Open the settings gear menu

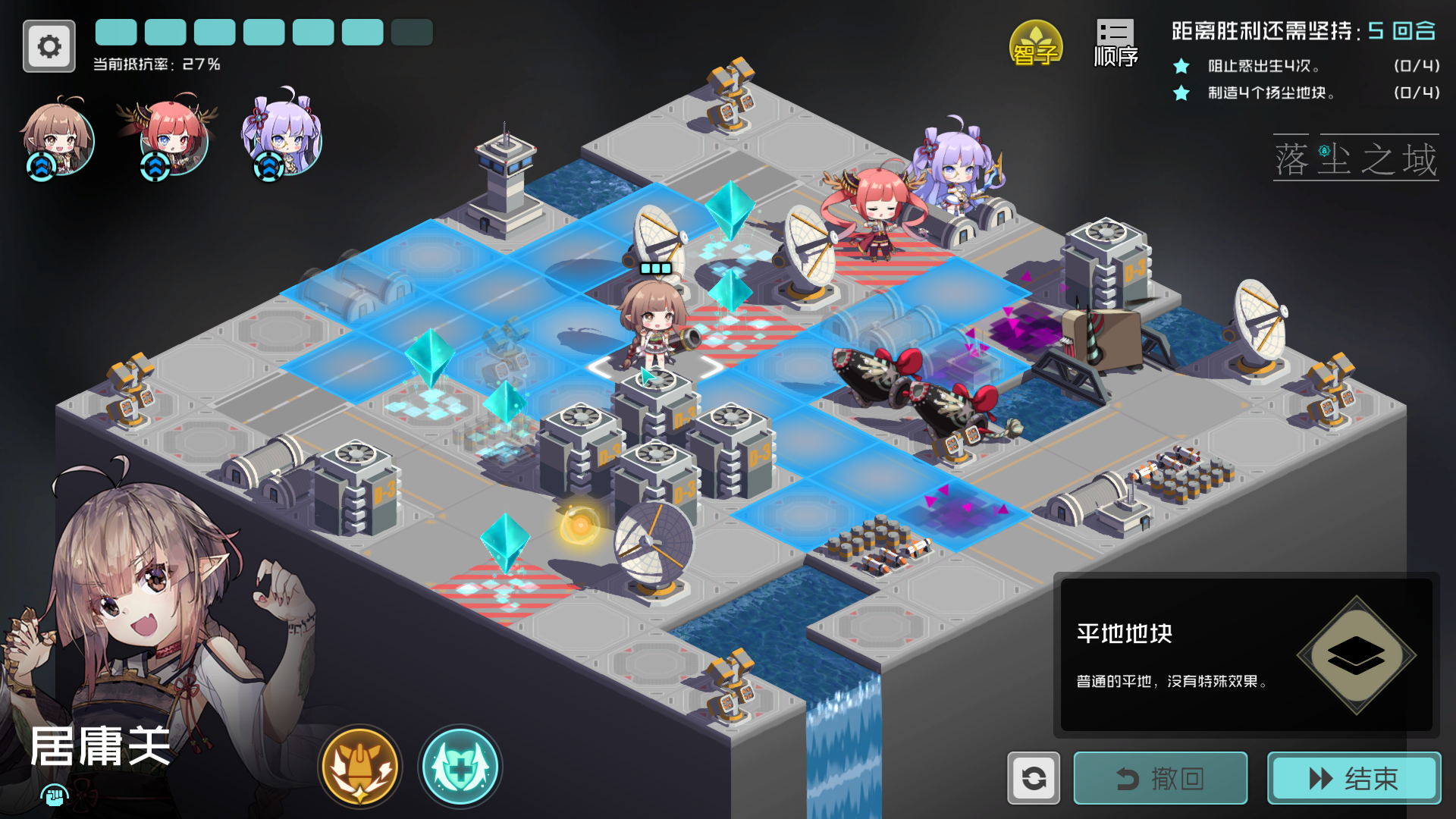(49, 45)
